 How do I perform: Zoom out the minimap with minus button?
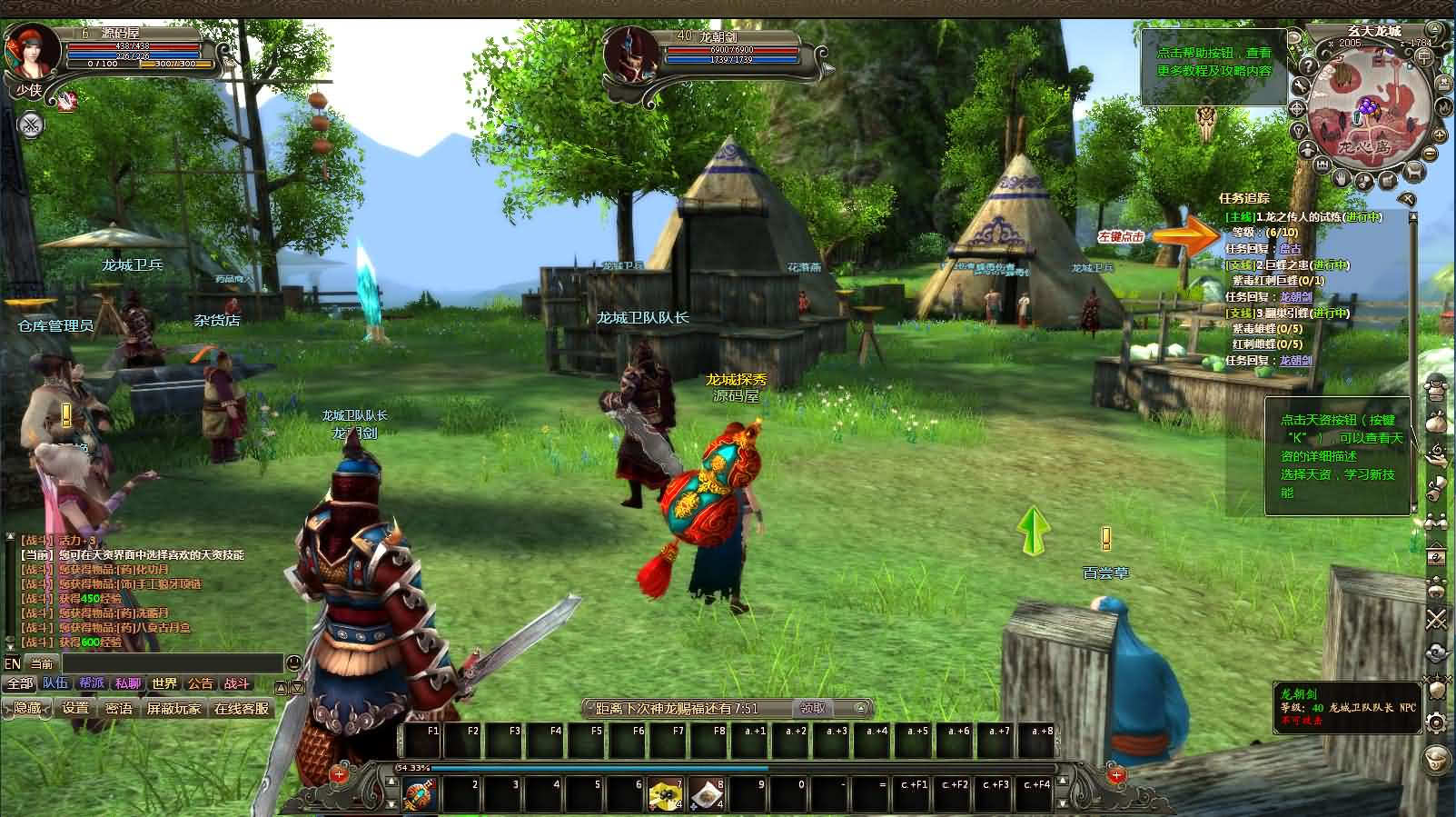(x=1431, y=153)
